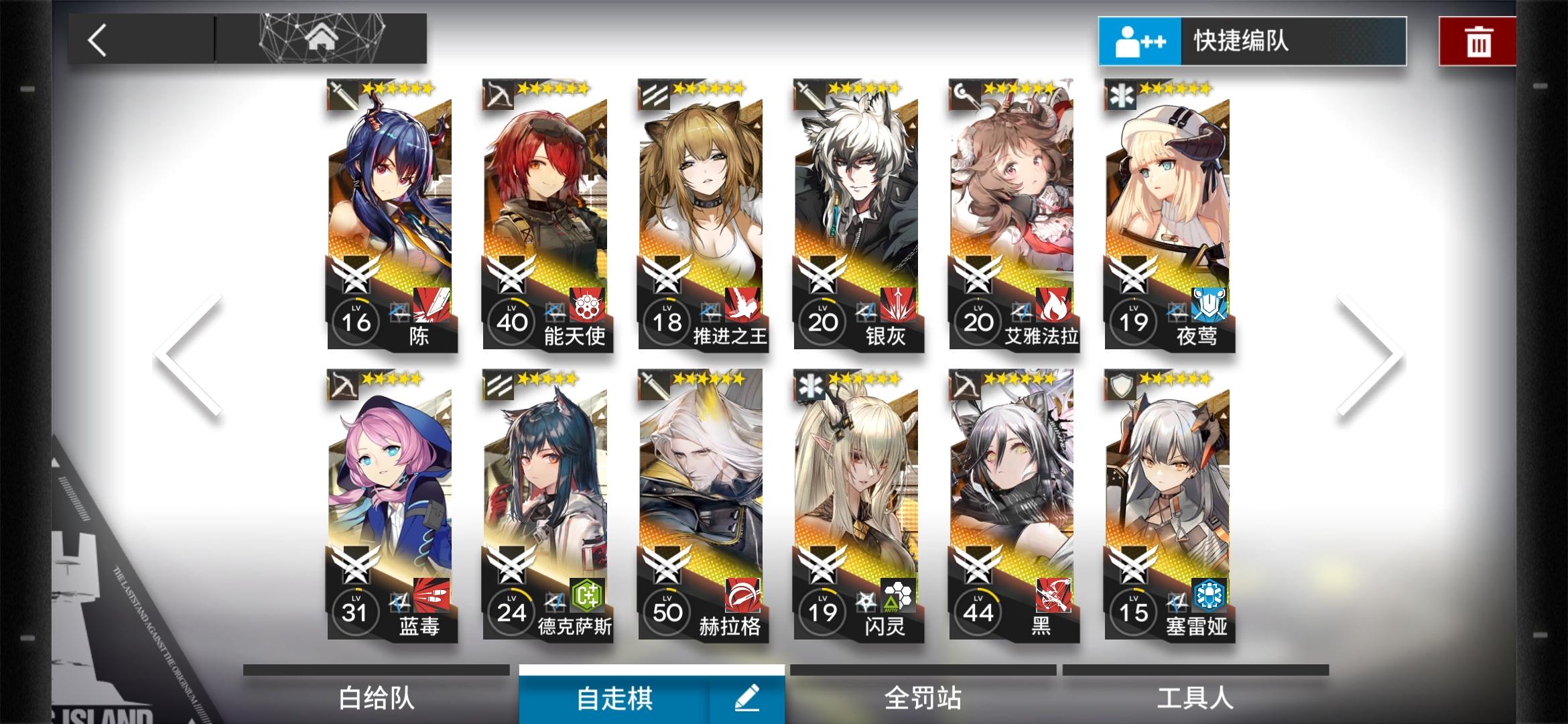This screenshot has width=1568, height=724.
Task: Select 银灰 operator card
Action: (858, 215)
